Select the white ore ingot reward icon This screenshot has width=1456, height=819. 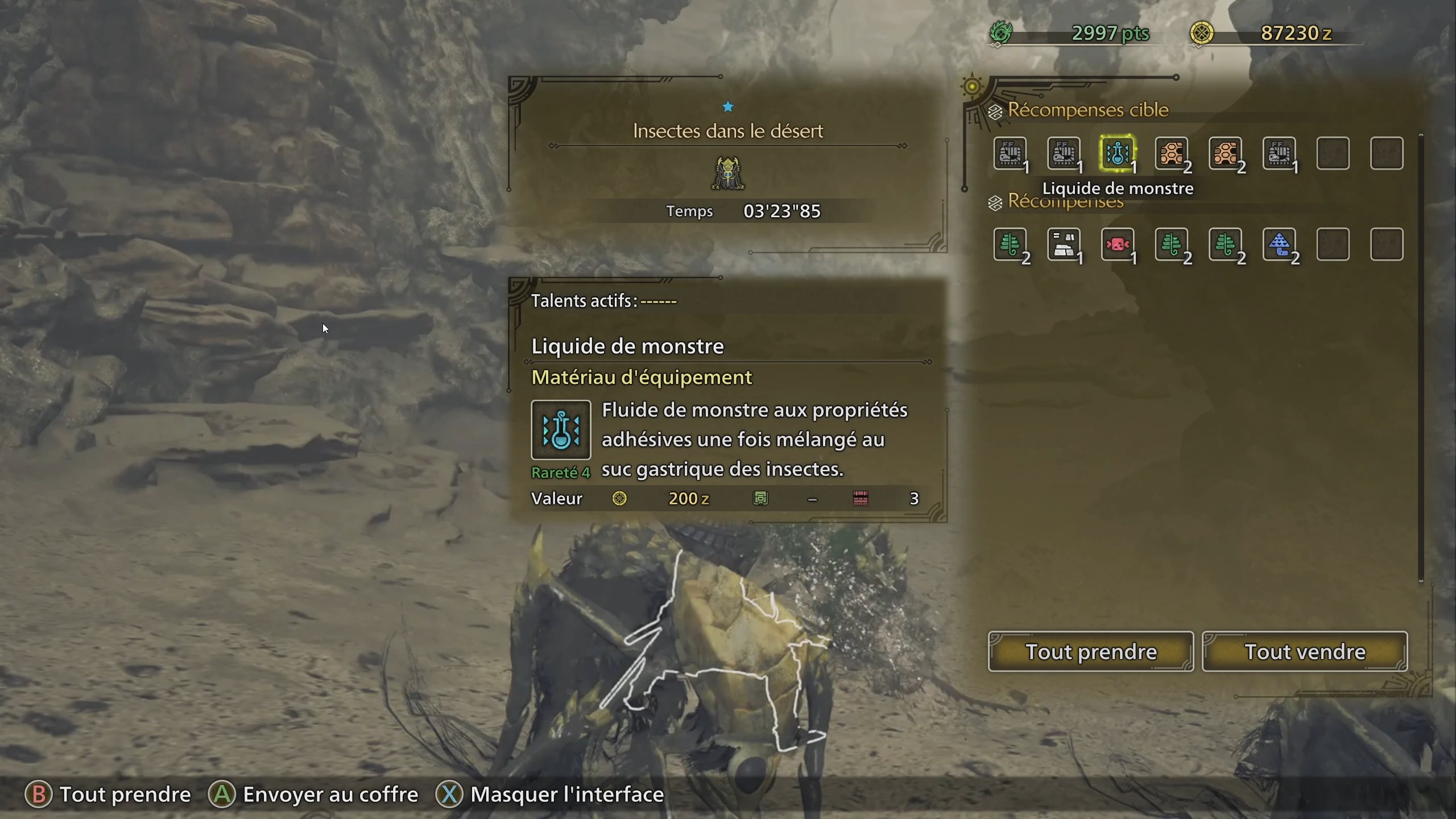(1064, 245)
